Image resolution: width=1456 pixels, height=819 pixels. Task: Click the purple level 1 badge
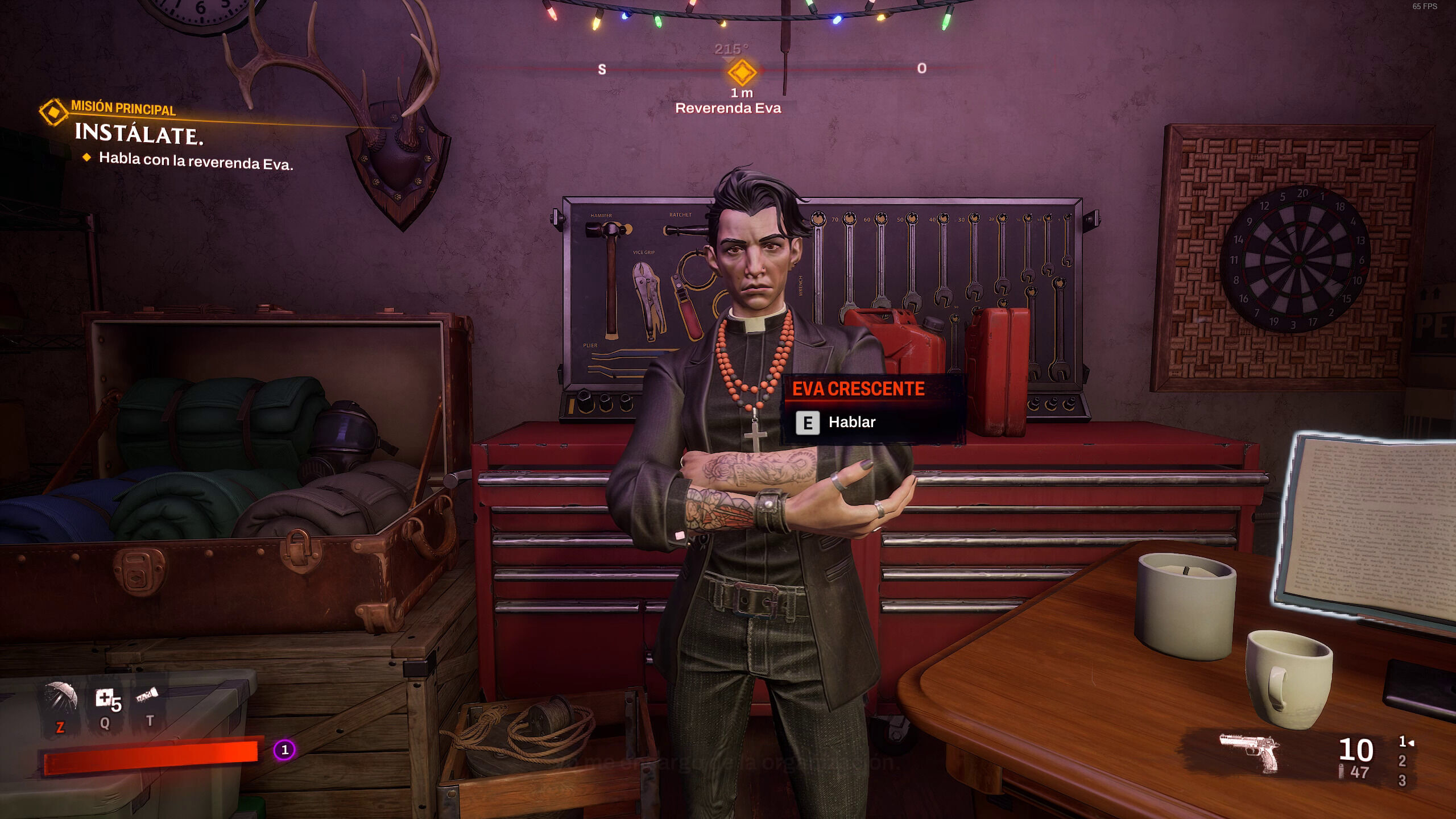coord(284,750)
